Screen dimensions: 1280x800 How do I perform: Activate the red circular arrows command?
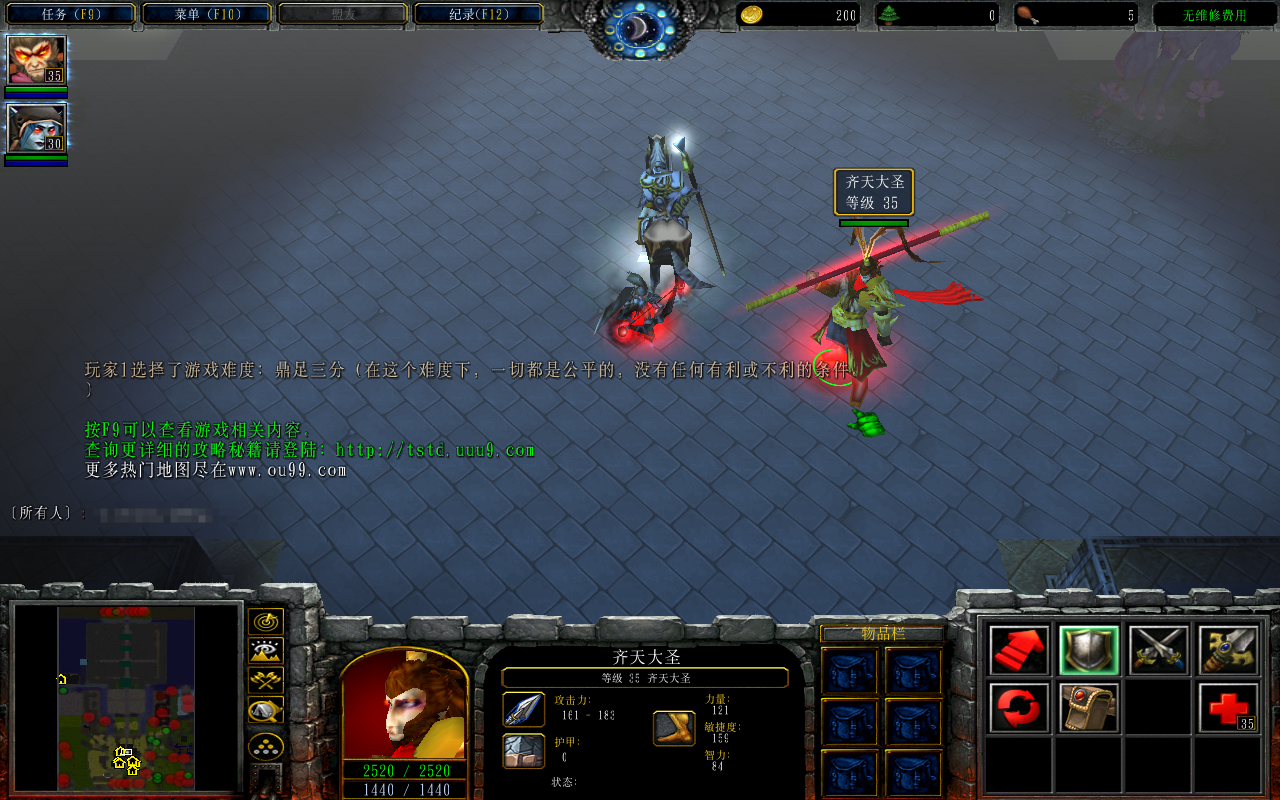coord(1019,708)
